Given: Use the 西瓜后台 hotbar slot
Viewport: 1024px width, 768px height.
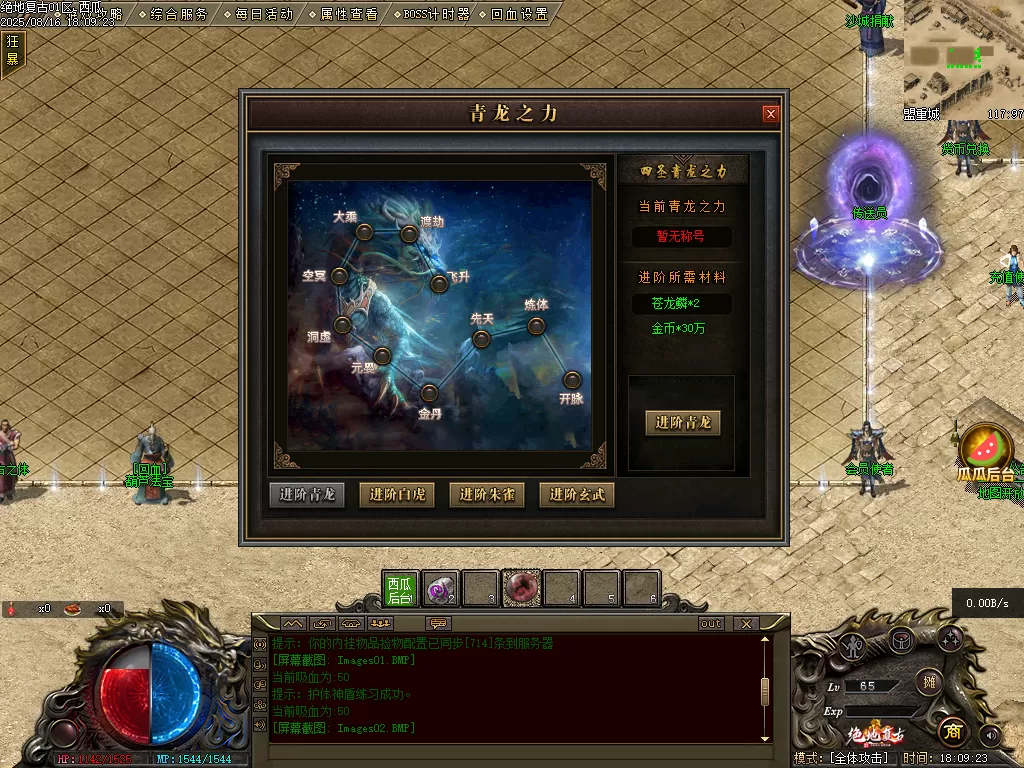Looking at the screenshot, I should click(400, 590).
